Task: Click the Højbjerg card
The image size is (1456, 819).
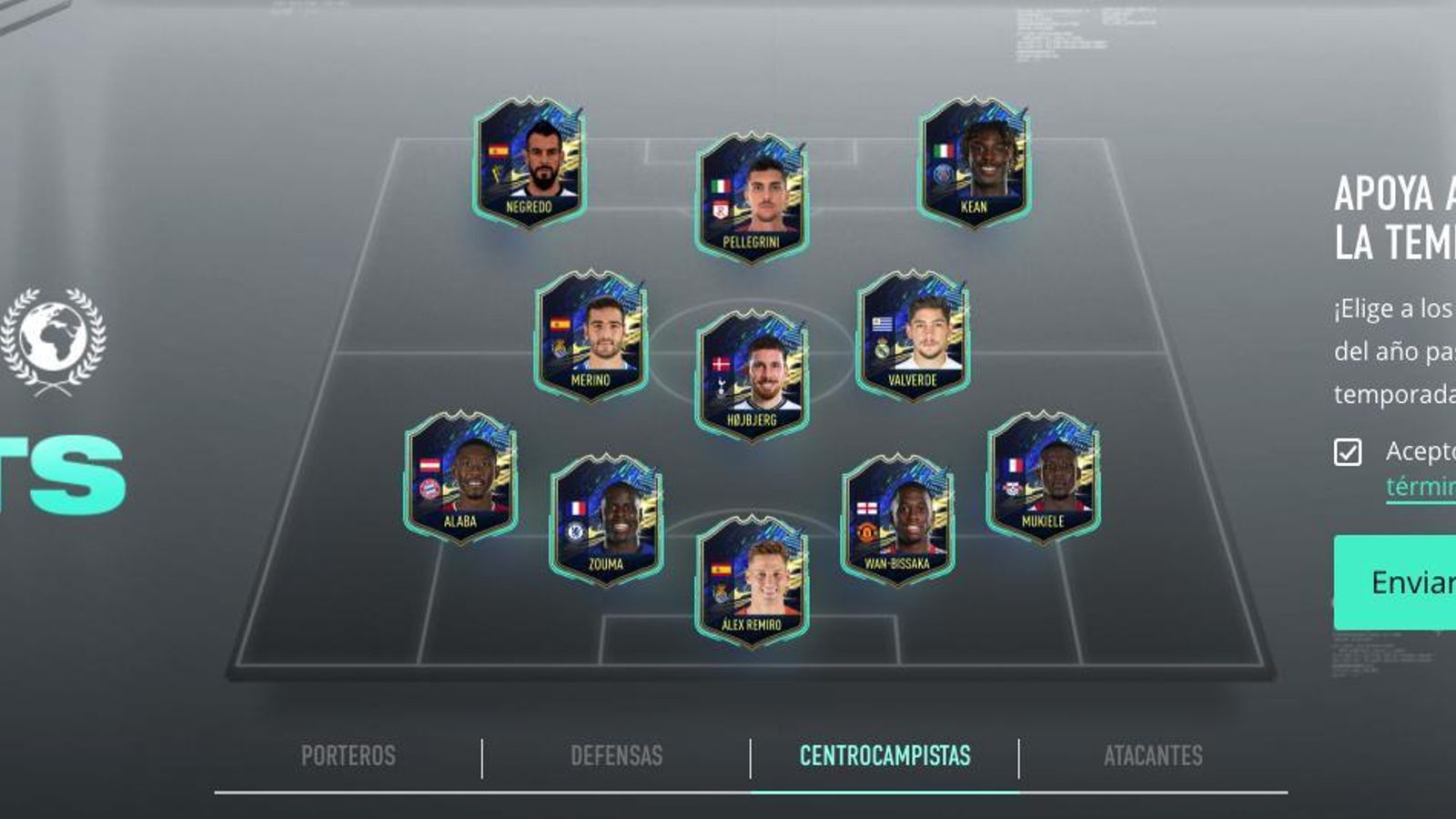Action: click(752, 376)
